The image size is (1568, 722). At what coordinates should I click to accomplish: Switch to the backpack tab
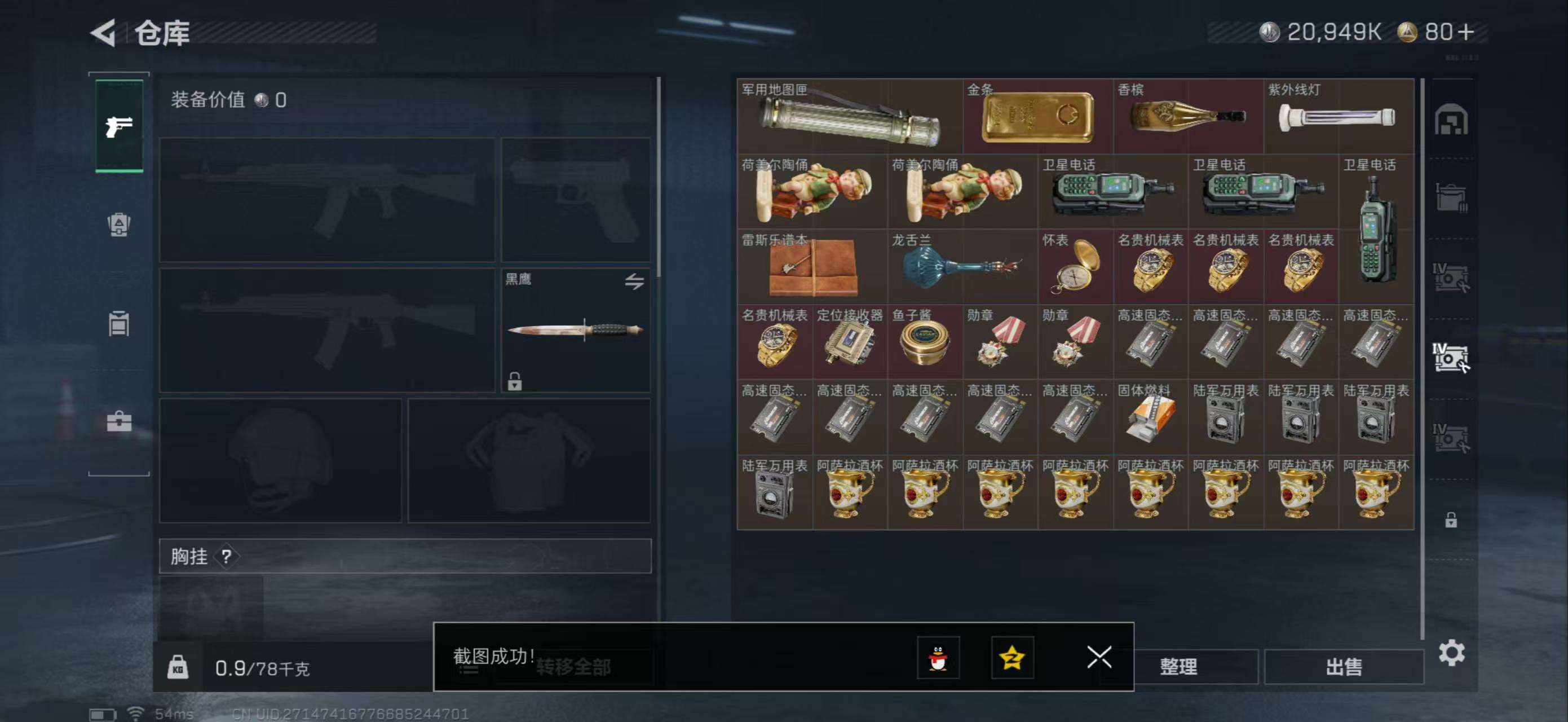coord(120,224)
